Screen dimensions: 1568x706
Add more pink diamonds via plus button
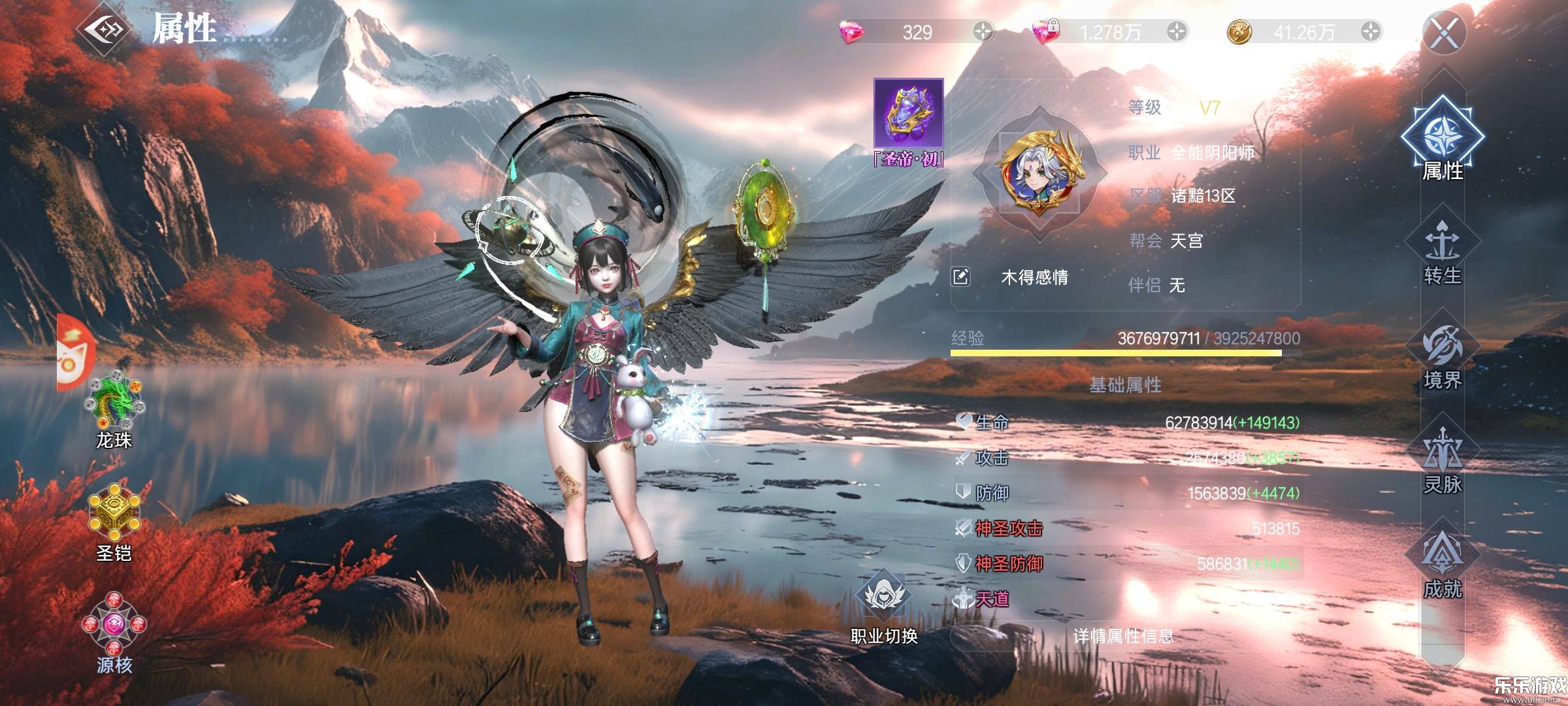pyautogui.click(x=983, y=31)
